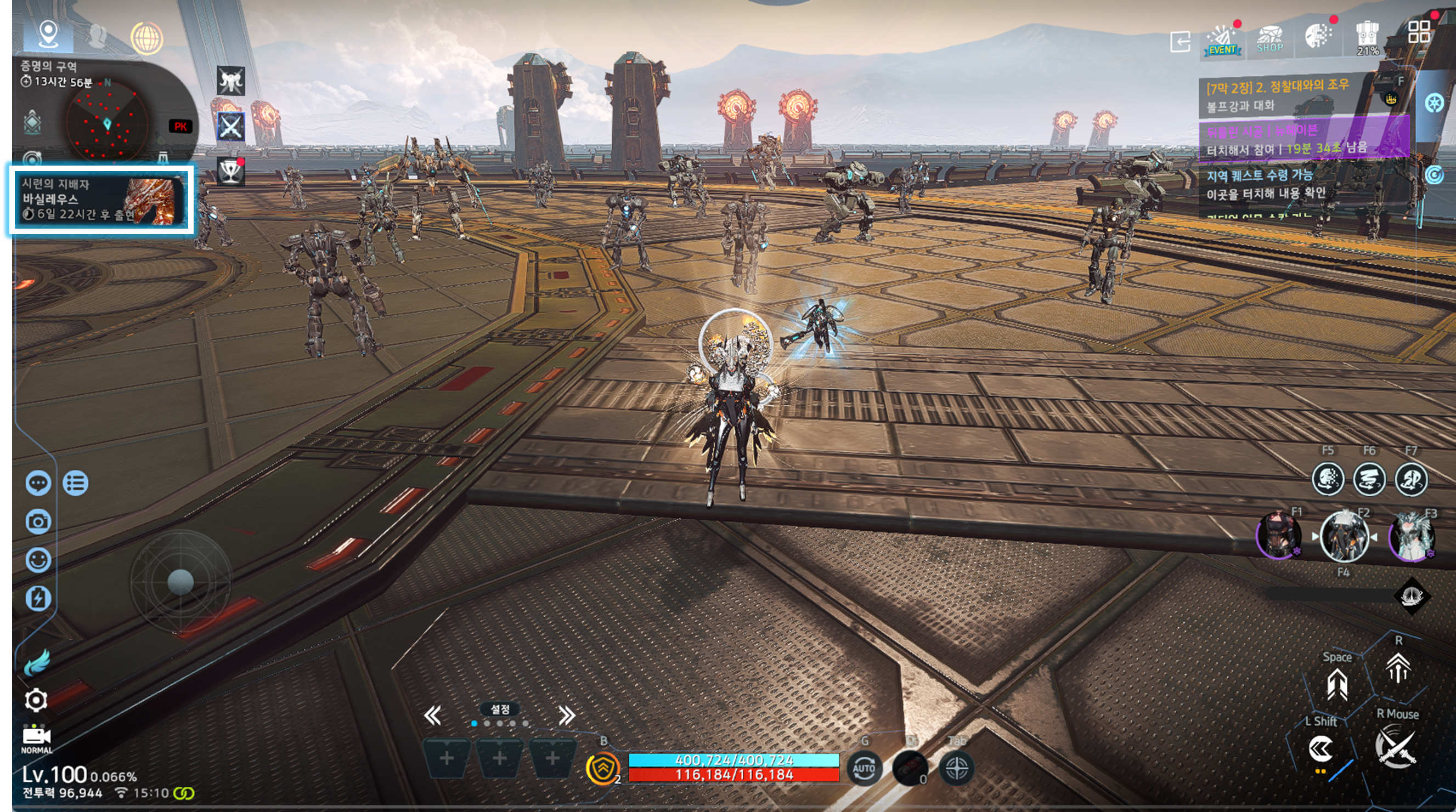Viewport: 1456px width, 812px height.
Task: Open the four-square main menu grid
Action: coord(1419,32)
